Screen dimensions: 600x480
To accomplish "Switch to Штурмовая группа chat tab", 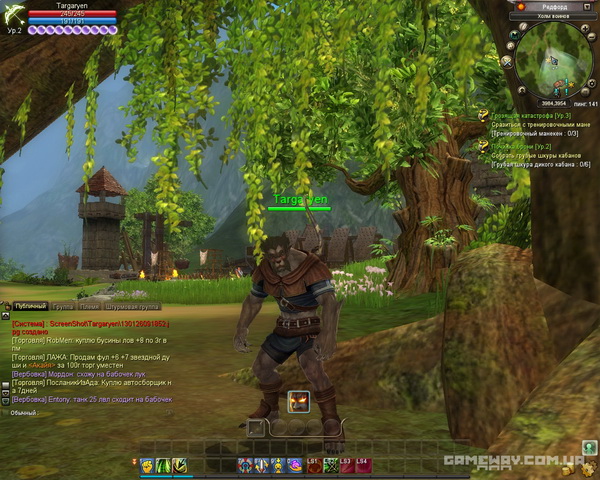I will (134, 307).
